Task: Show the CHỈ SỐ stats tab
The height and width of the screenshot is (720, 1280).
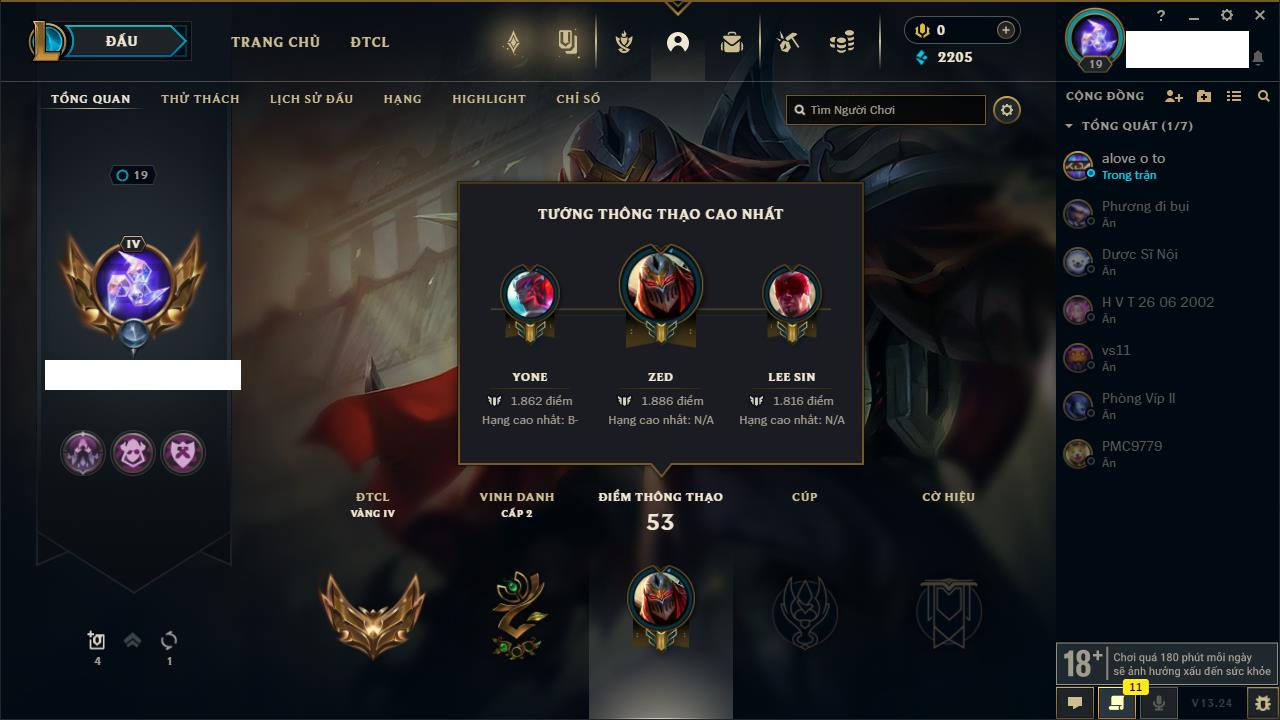Action: point(578,99)
